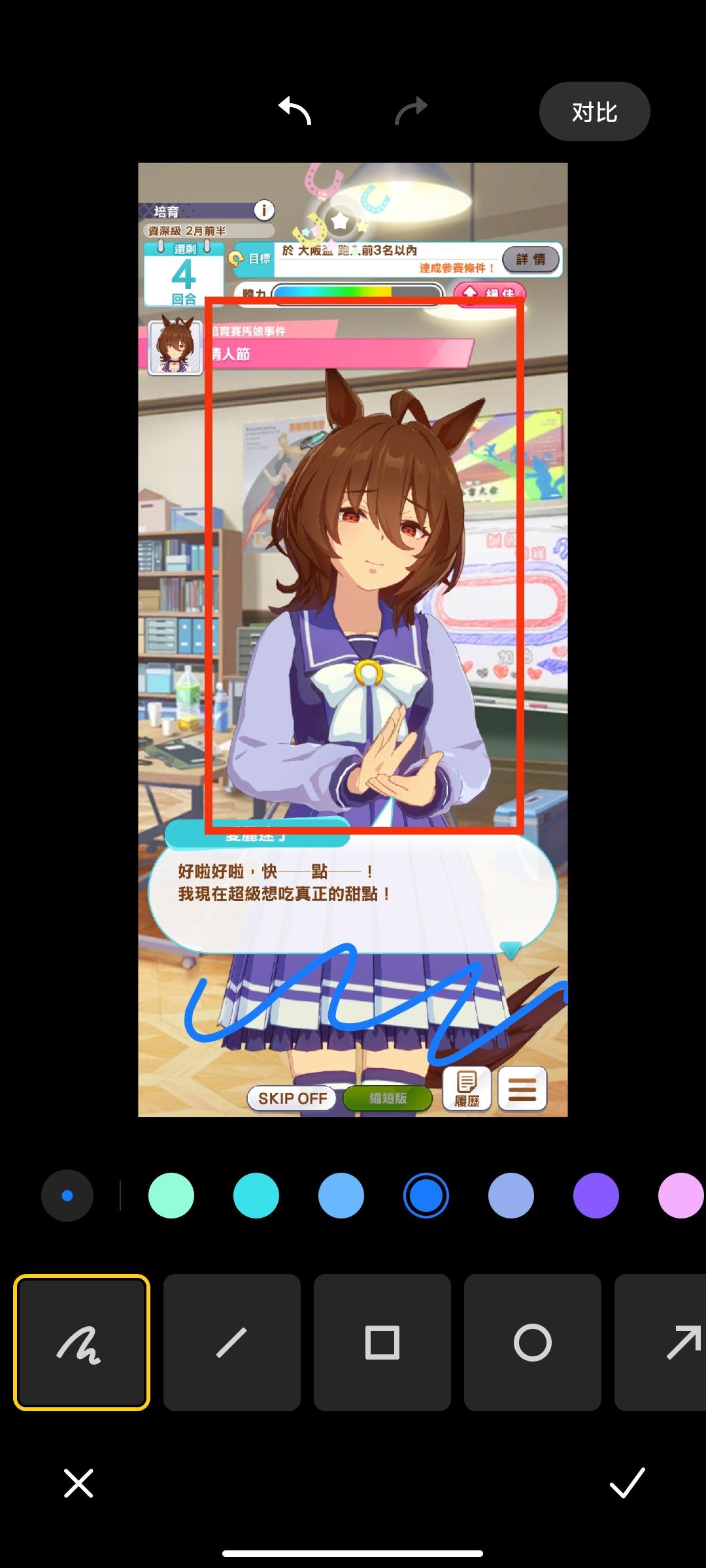
Task: Open the 履歷 log history
Action: pyautogui.click(x=467, y=1089)
